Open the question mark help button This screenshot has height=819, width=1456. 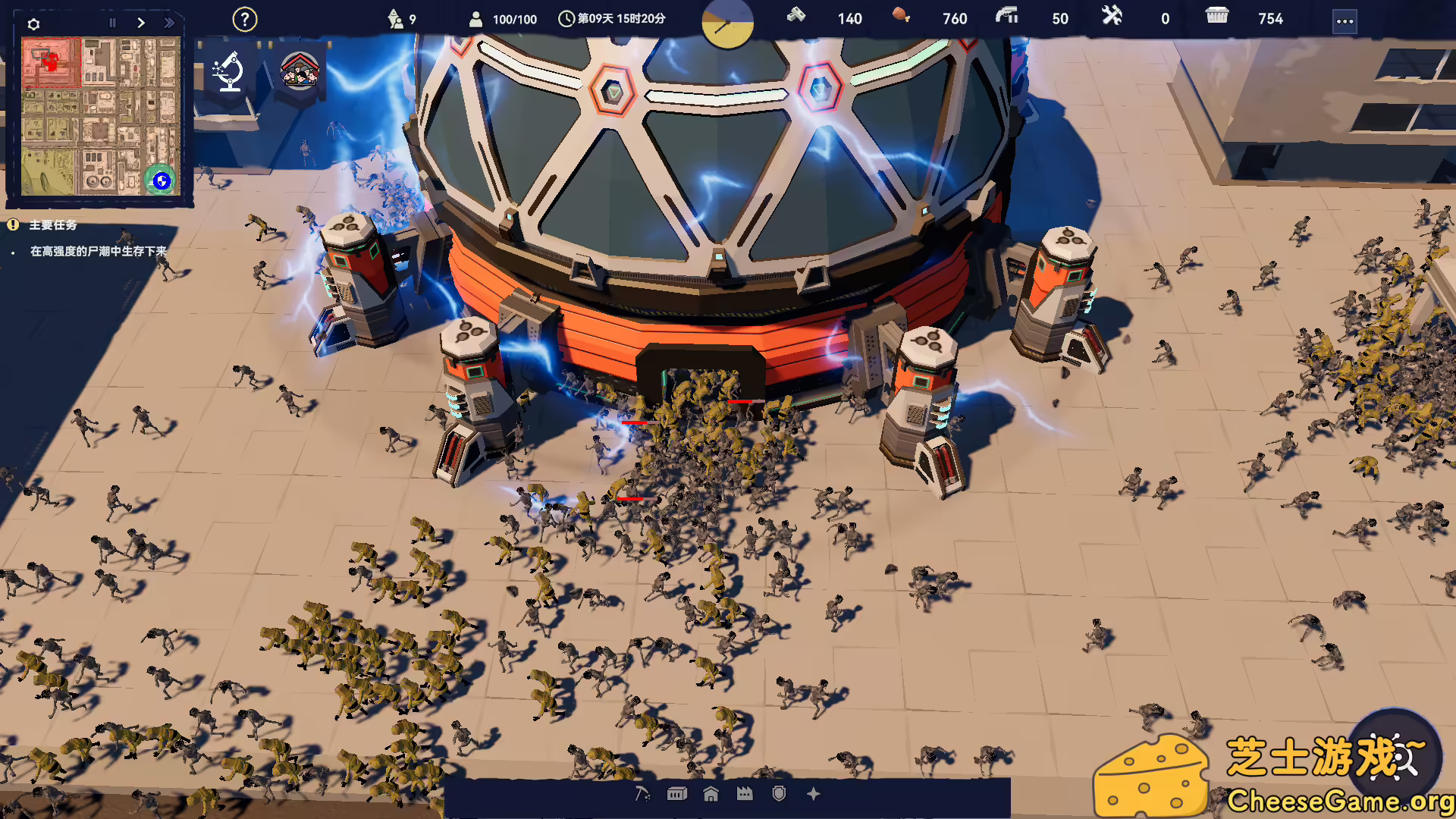coord(244,20)
